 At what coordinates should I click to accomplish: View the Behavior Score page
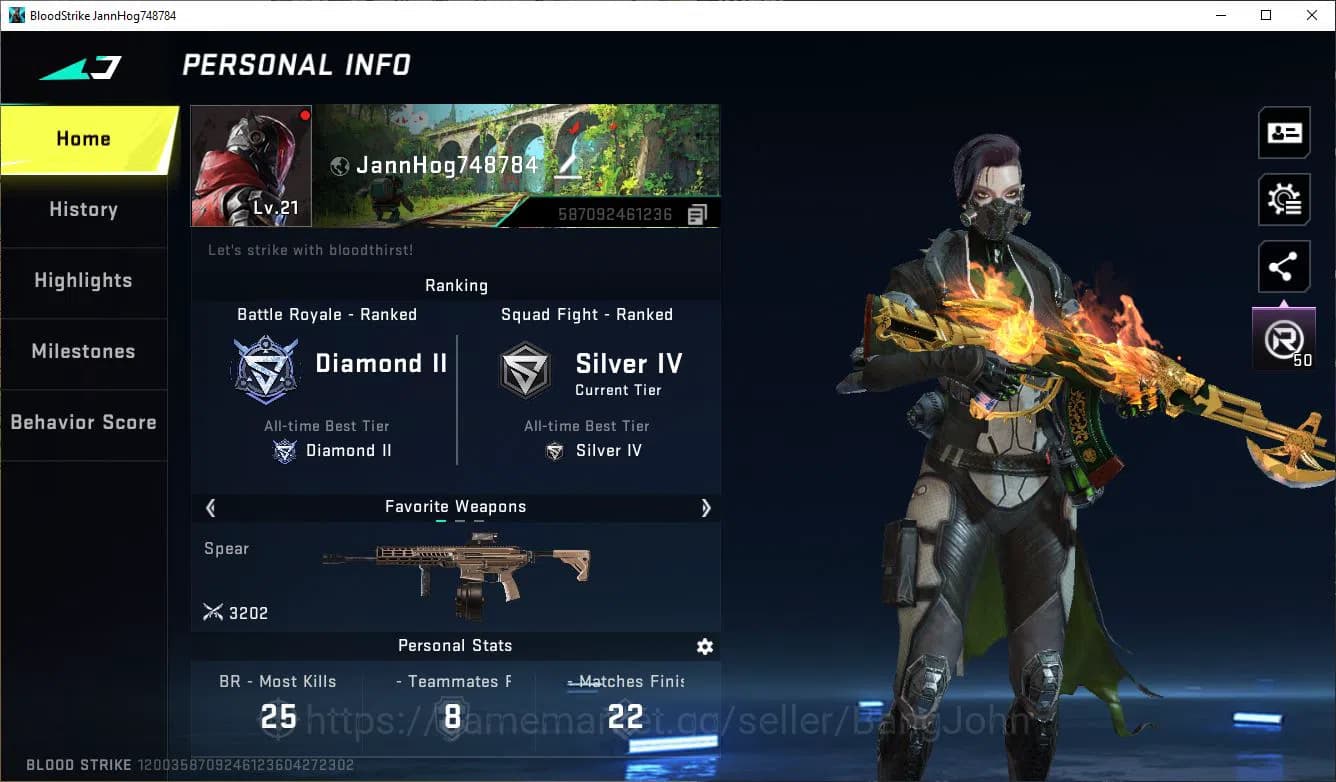coord(83,422)
